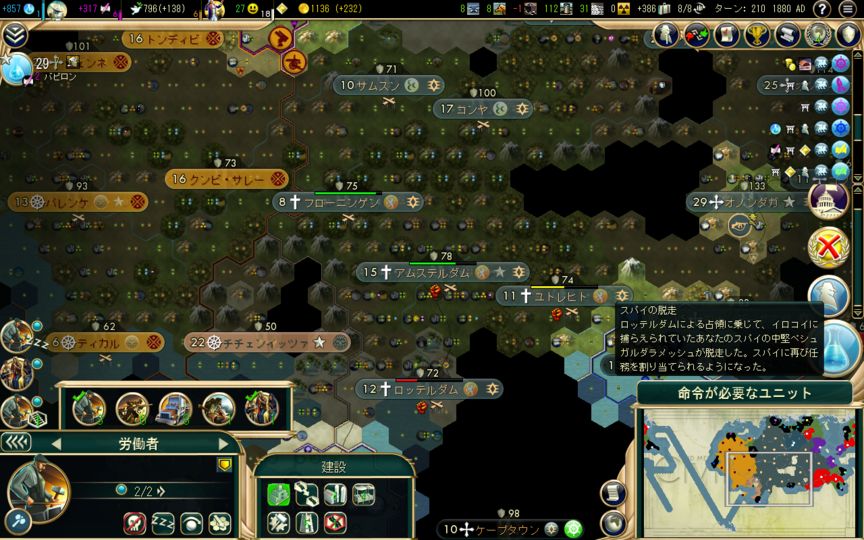Viewport: 864px width, 540px height.
Task: Click the worker unit portrait
Action: click(x=35, y=487)
